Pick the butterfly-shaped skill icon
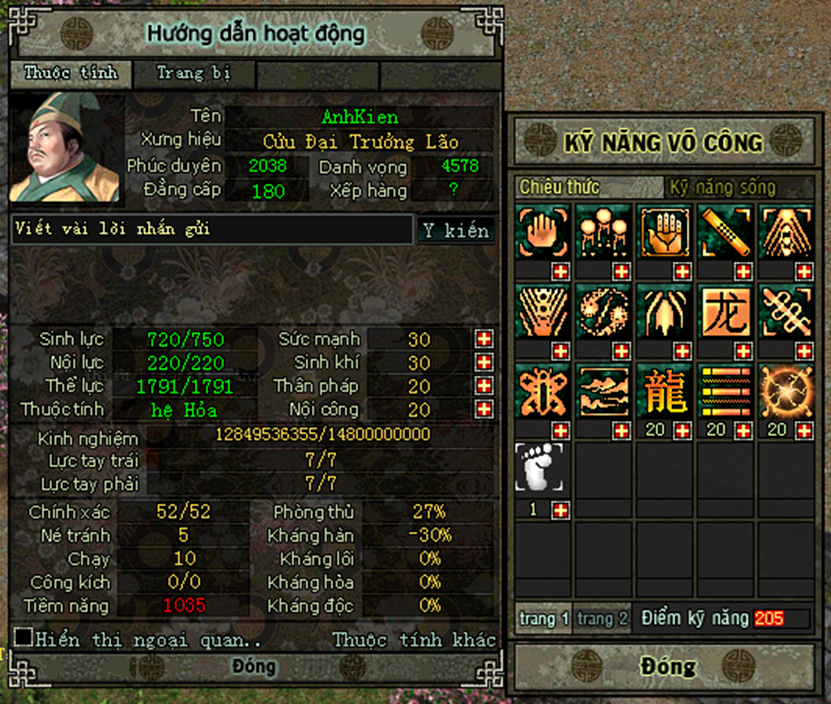 click(543, 389)
